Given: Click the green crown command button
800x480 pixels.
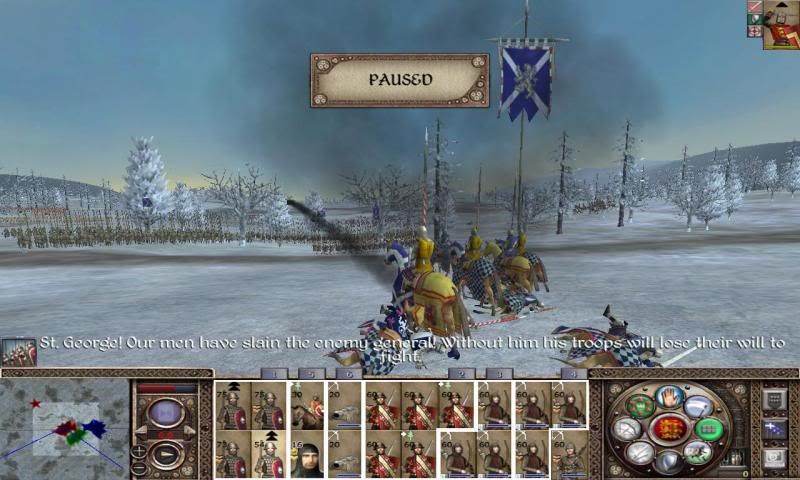Looking at the screenshot, I should coord(640,407).
